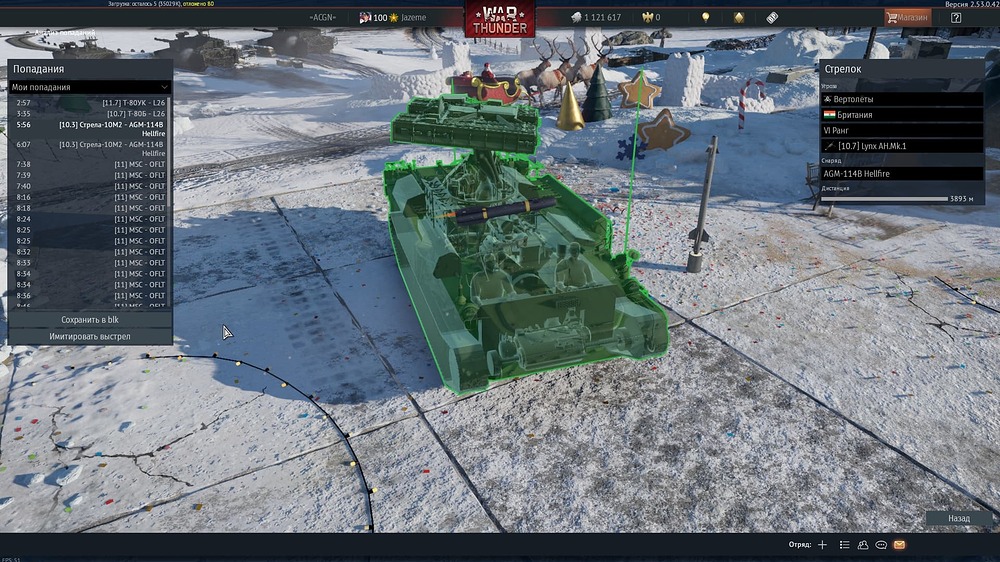Open the AGM-114B Hellfire shell selector
This screenshot has width=1000, height=562.
pos(902,174)
